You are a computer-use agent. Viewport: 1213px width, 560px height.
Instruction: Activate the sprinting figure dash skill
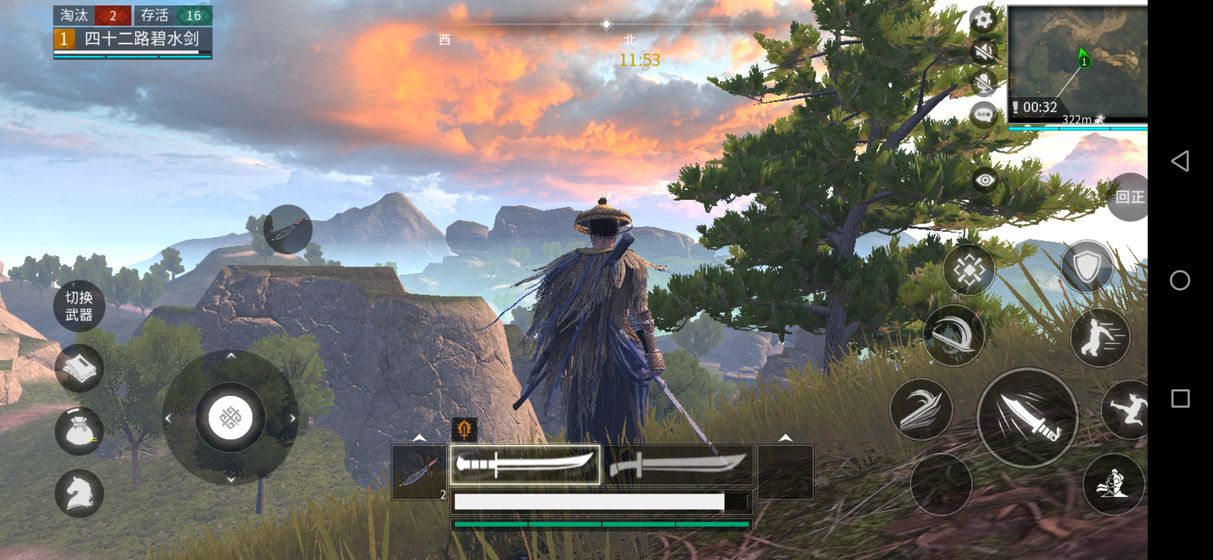click(1100, 337)
